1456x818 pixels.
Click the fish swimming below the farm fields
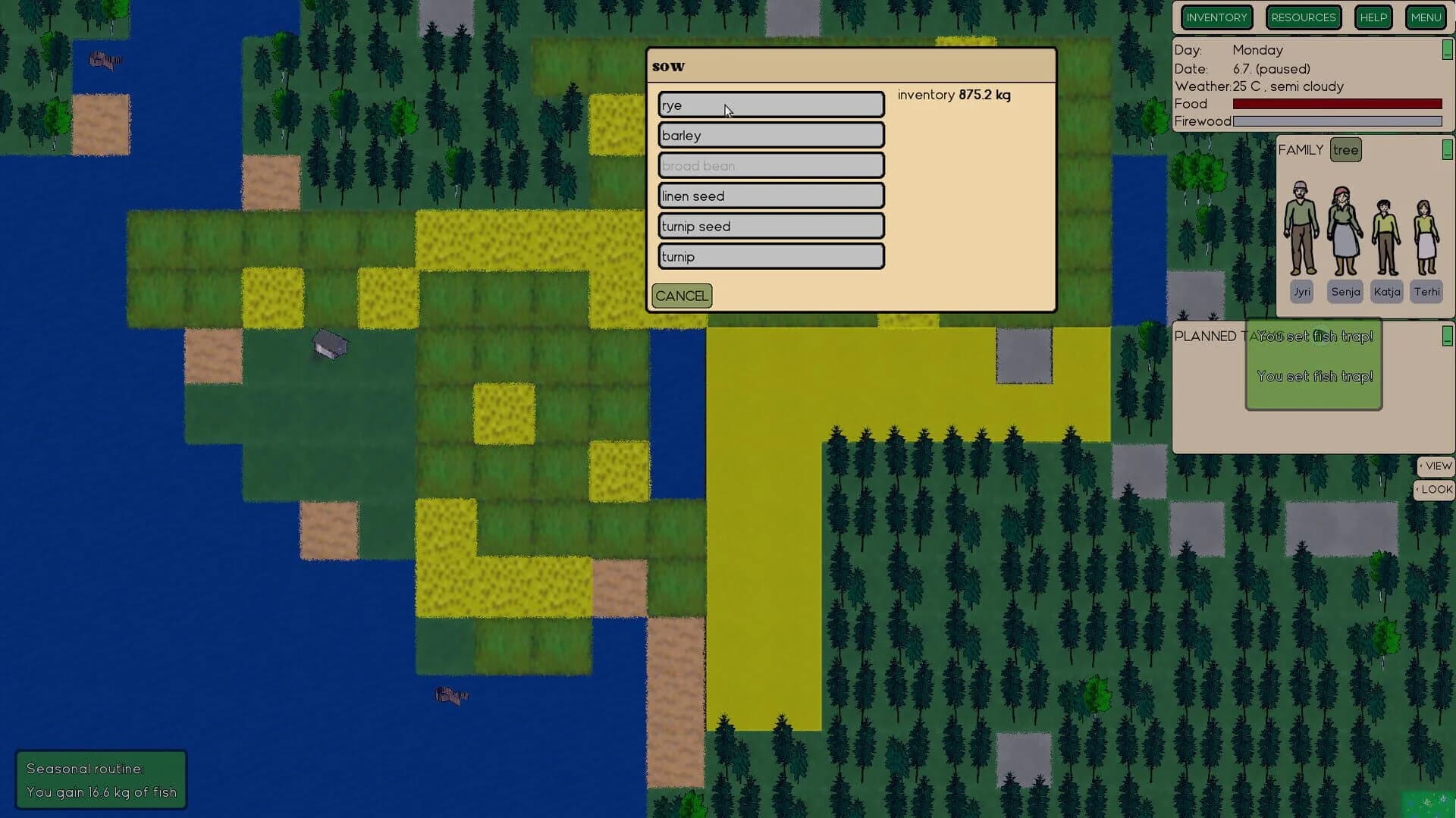[x=450, y=694]
